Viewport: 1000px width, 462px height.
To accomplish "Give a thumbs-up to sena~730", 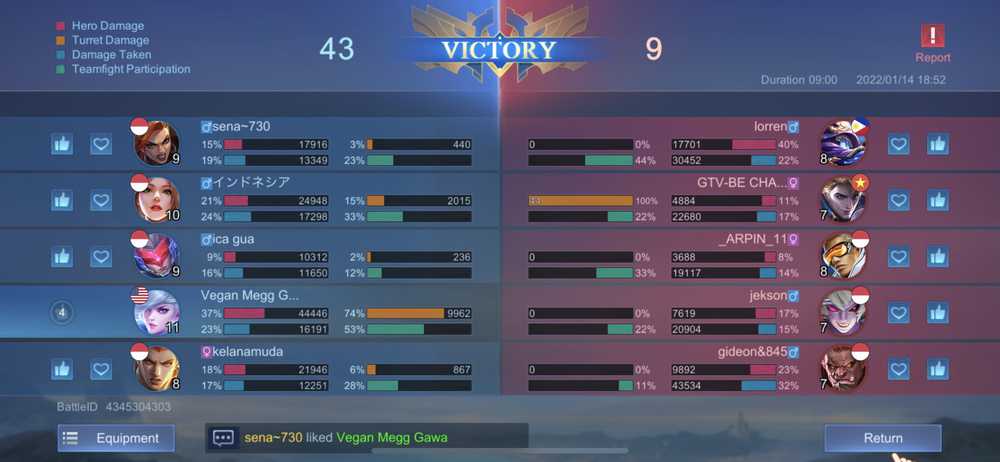I will 62,144.
